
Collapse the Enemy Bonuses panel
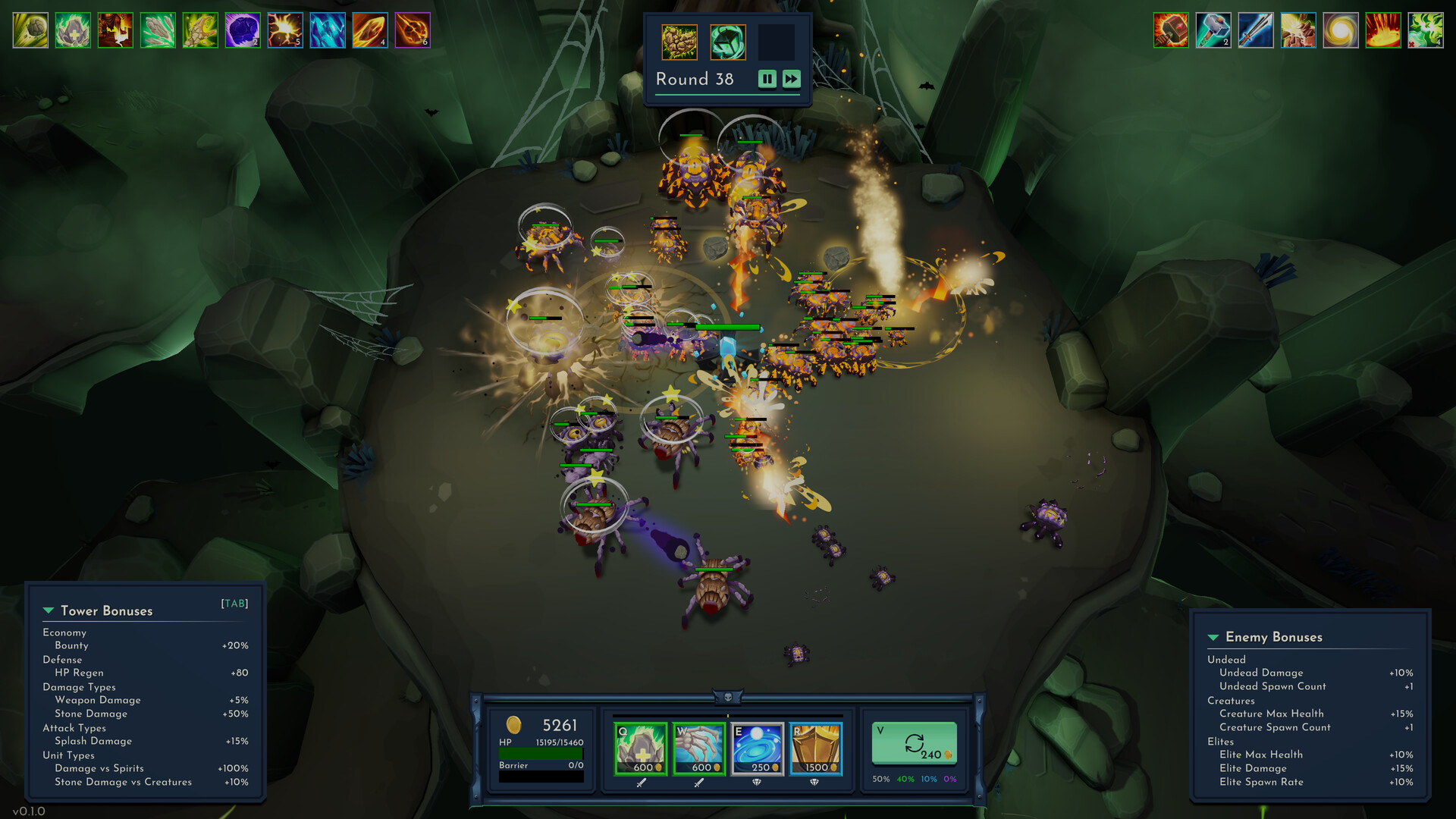pyautogui.click(x=1213, y=638)
